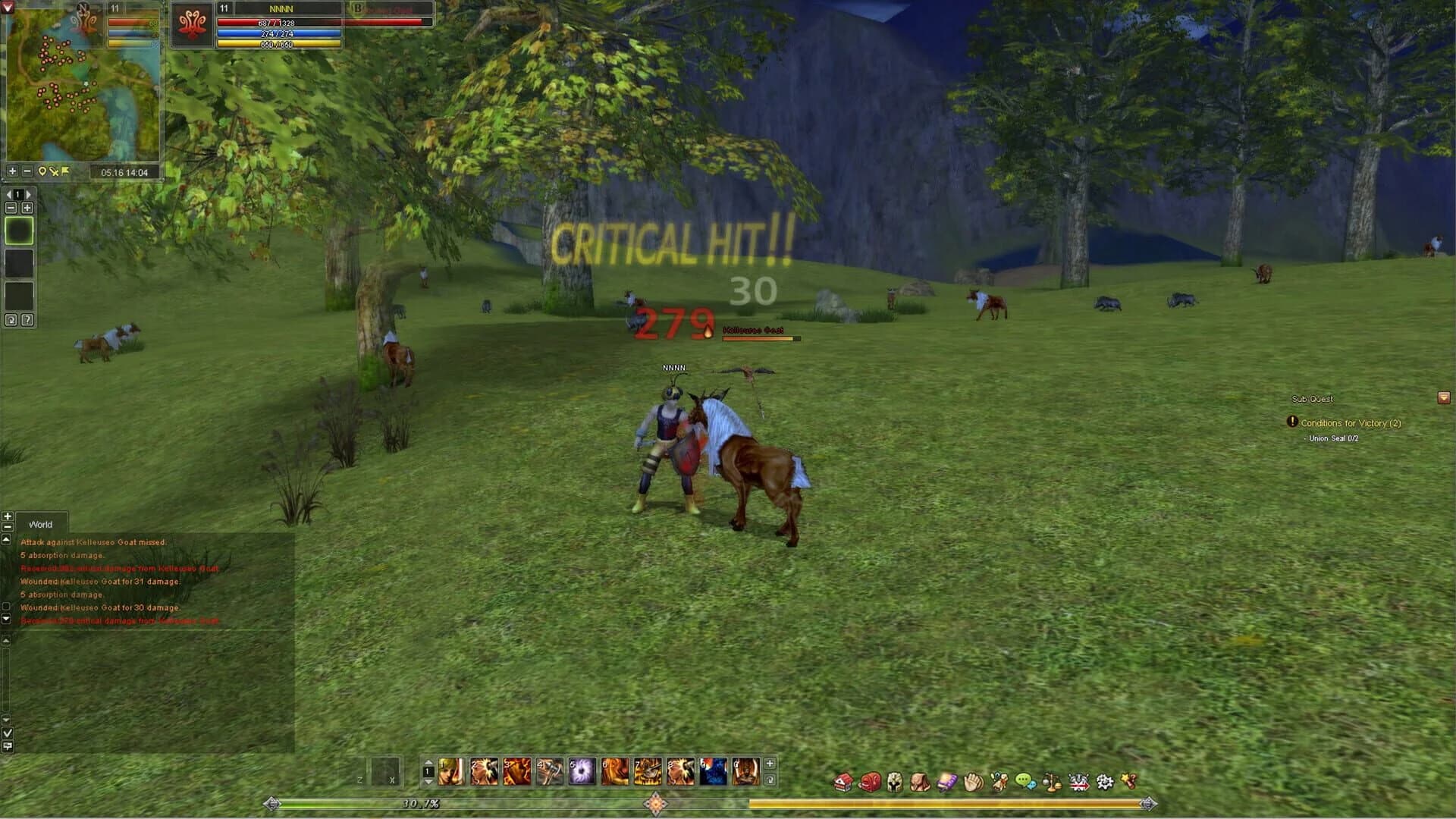Switch to the World chat tab
This screenshot has width=1456, height=819.
point(41,523)
